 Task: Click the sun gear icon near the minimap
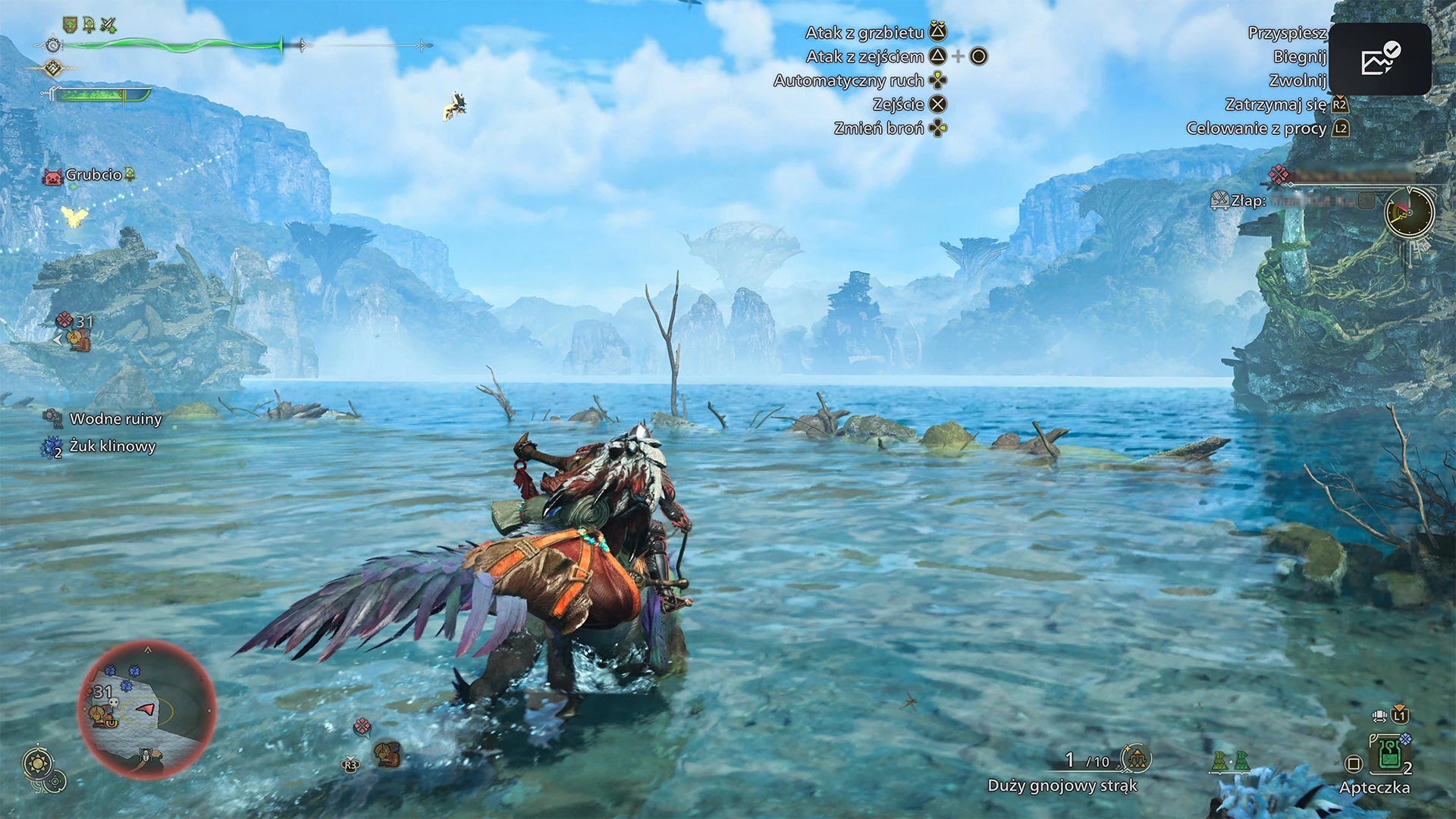click(37, 763)
